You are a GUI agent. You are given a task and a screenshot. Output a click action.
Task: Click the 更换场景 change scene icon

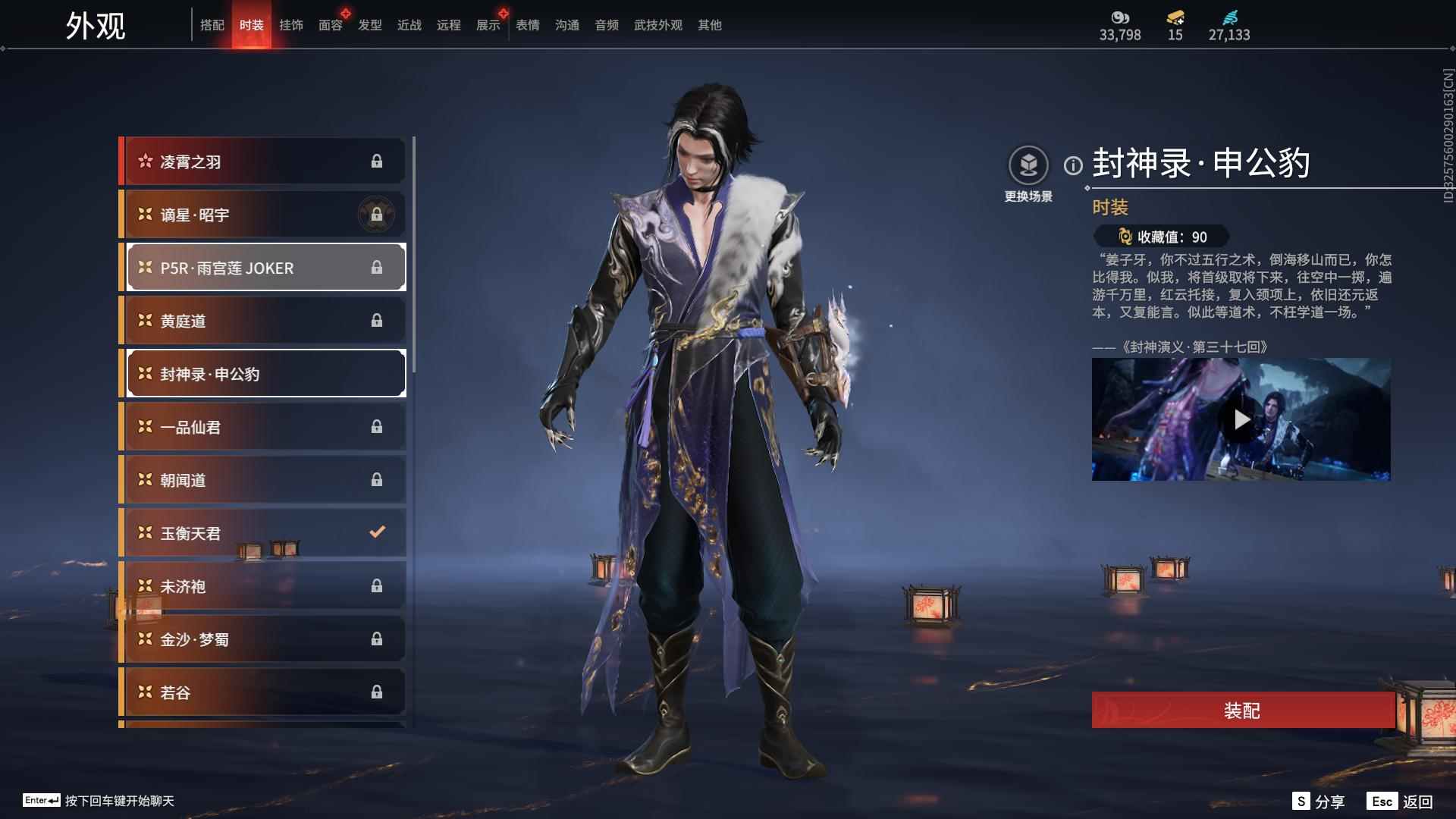[1028, 166]
